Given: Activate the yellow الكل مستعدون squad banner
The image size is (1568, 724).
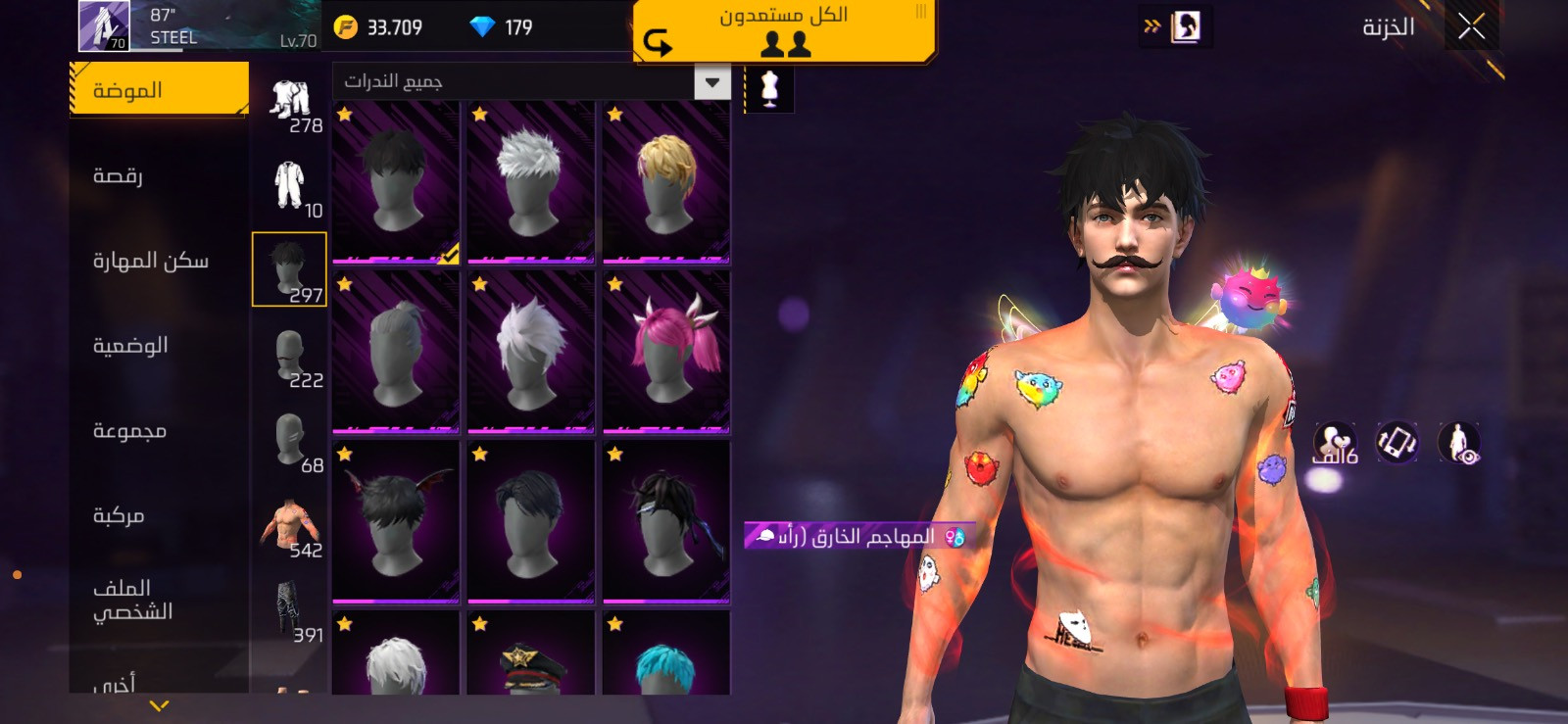Looking at the screenshot, I should coord(784,30).
